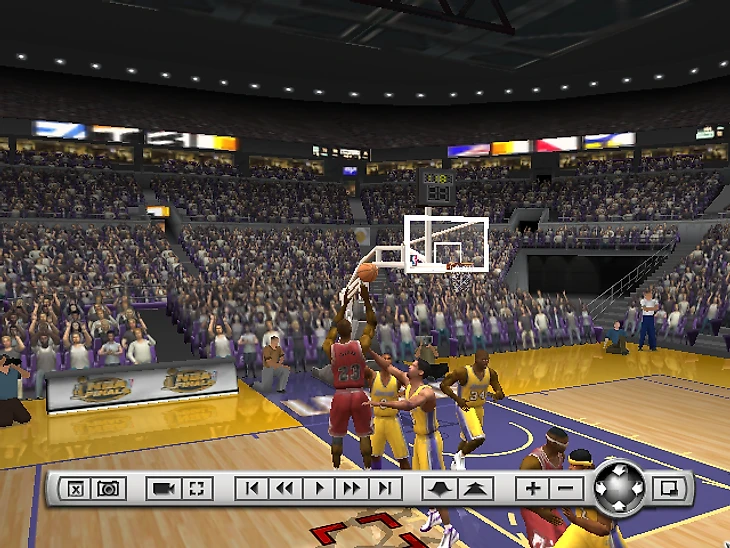Screen dimensions: 730x548
Task: Zoom in with the plus button
Action: (x=532, y=489)
